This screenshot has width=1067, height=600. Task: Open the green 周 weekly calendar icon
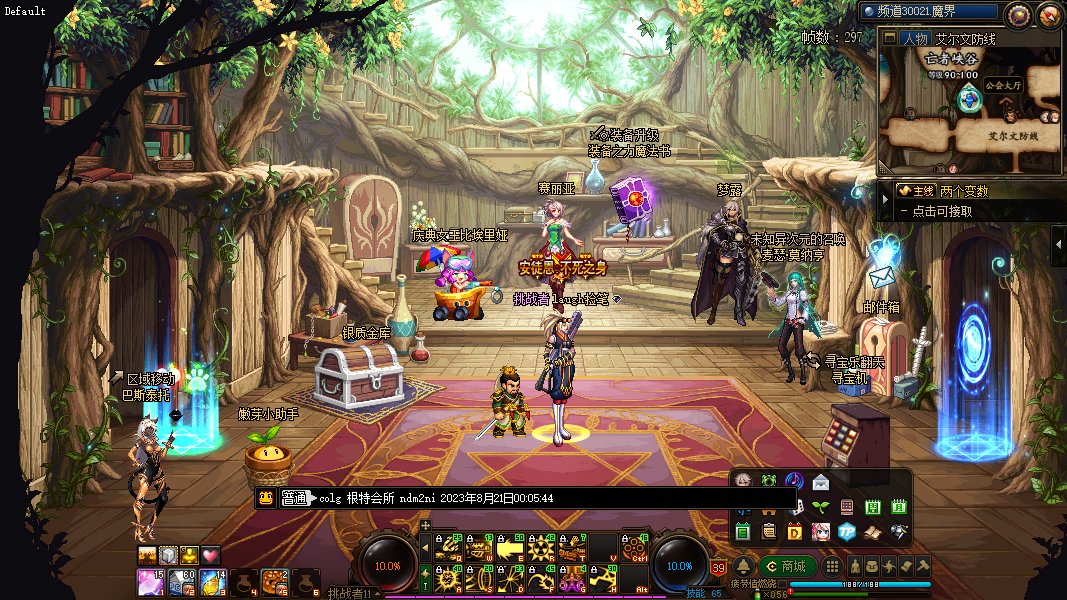point(872,507)
